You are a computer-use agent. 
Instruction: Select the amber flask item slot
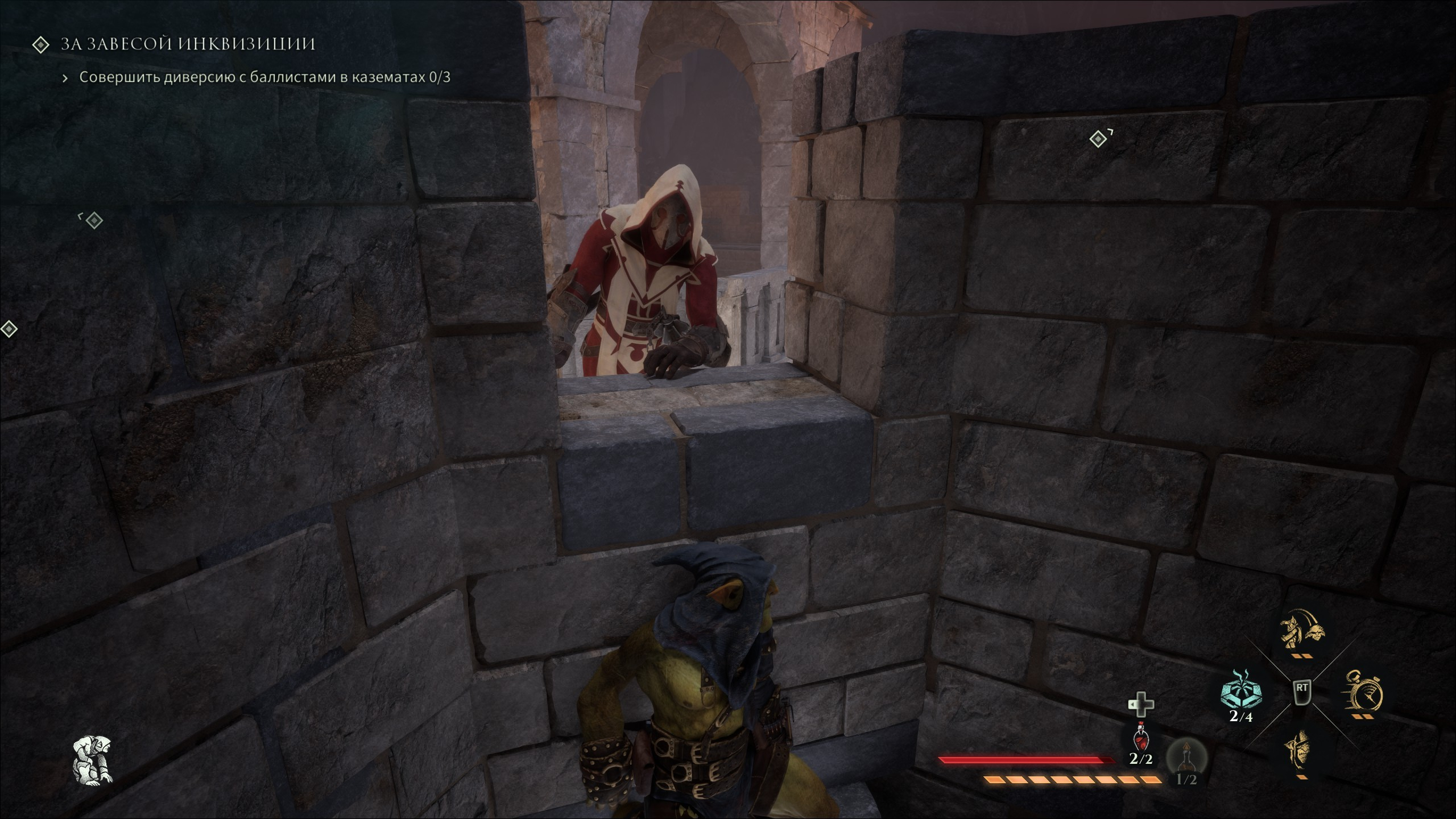(1186, 757)
